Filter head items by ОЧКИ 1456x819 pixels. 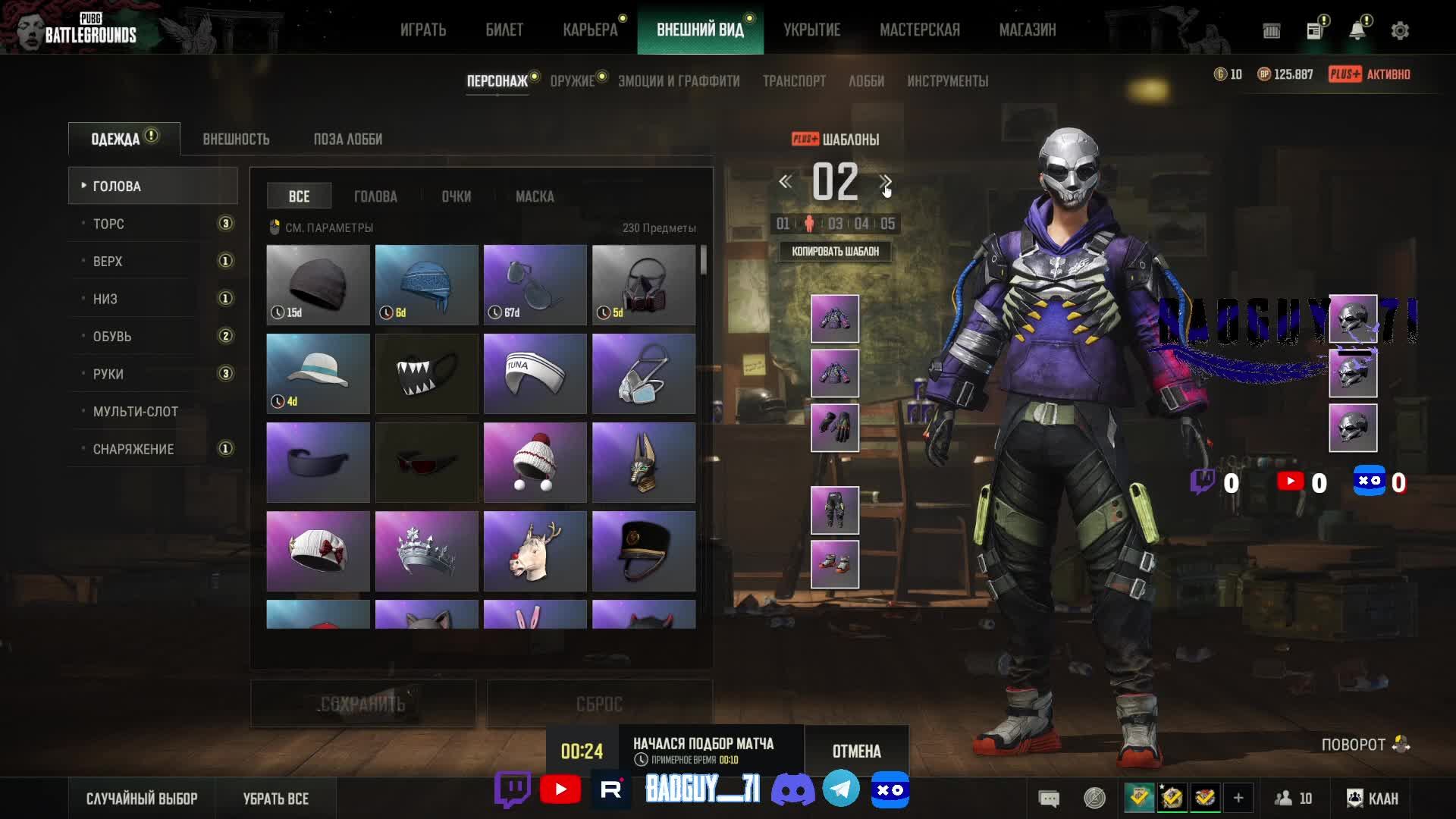coord(457,196)
